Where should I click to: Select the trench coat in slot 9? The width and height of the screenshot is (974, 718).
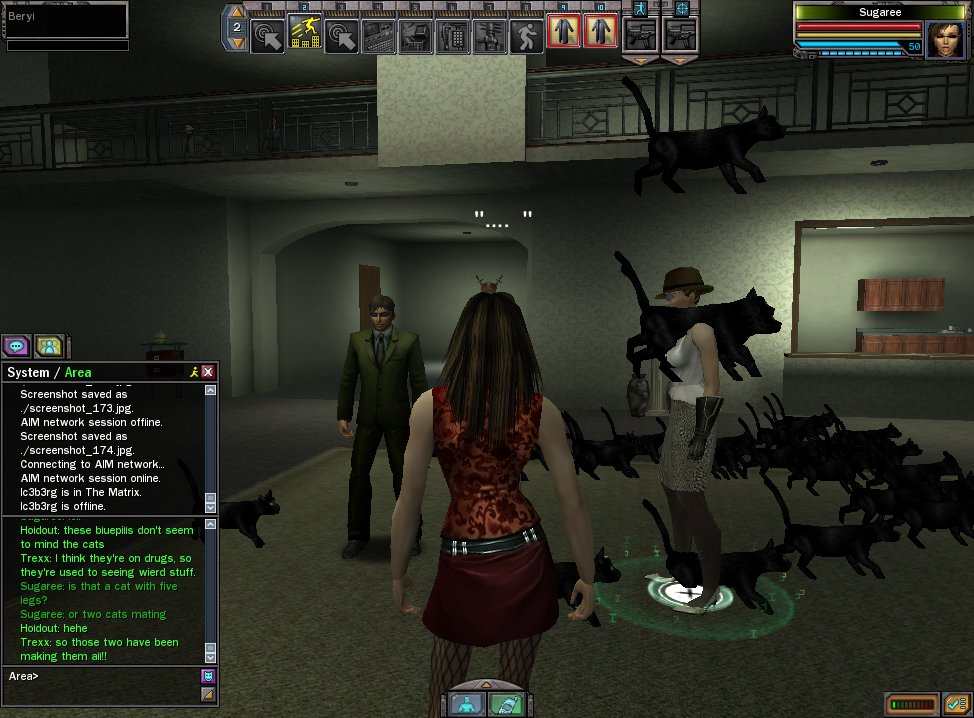pyautogui.click(x=563, y=32)
